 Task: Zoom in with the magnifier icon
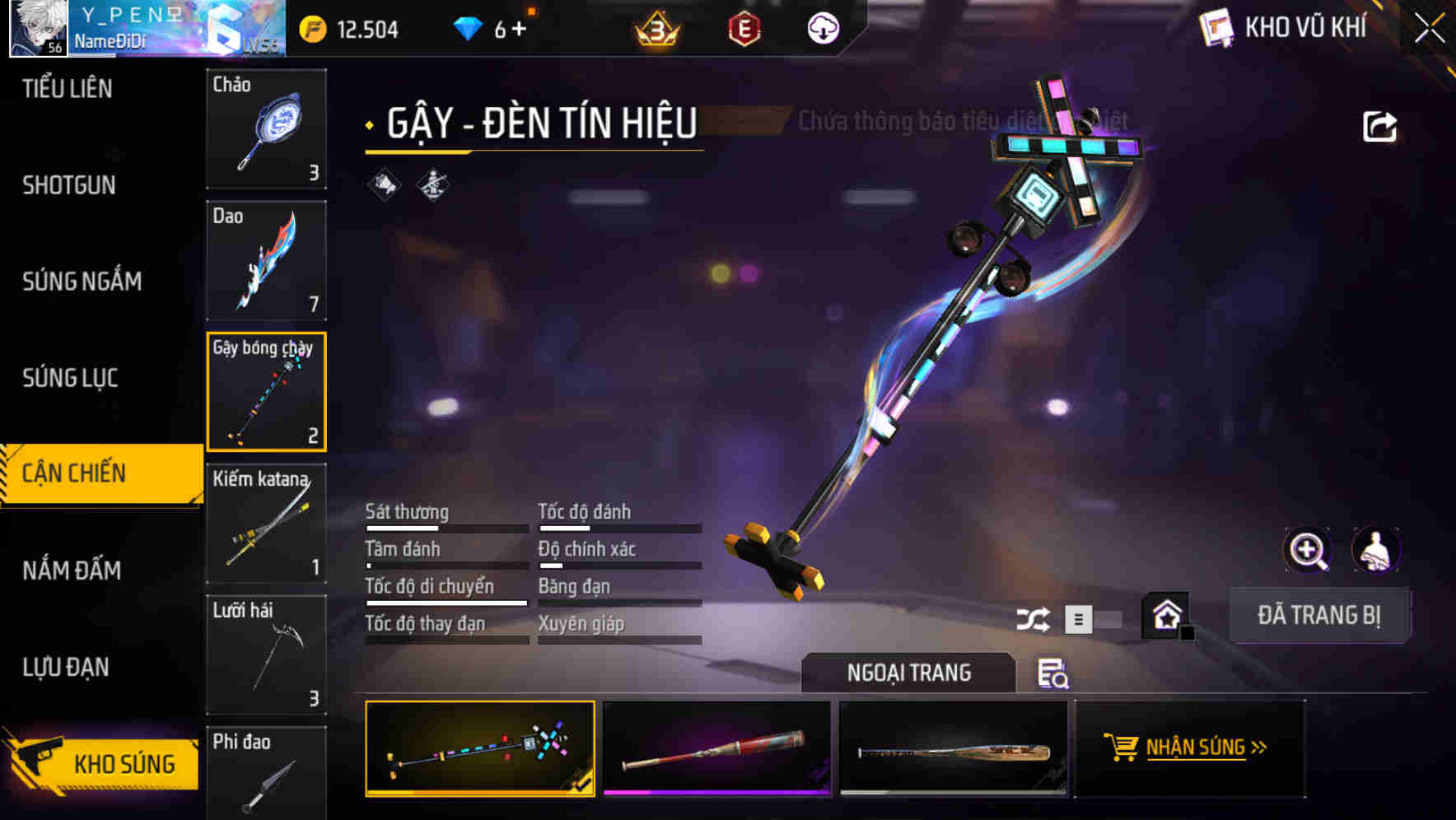(1307, 550)
